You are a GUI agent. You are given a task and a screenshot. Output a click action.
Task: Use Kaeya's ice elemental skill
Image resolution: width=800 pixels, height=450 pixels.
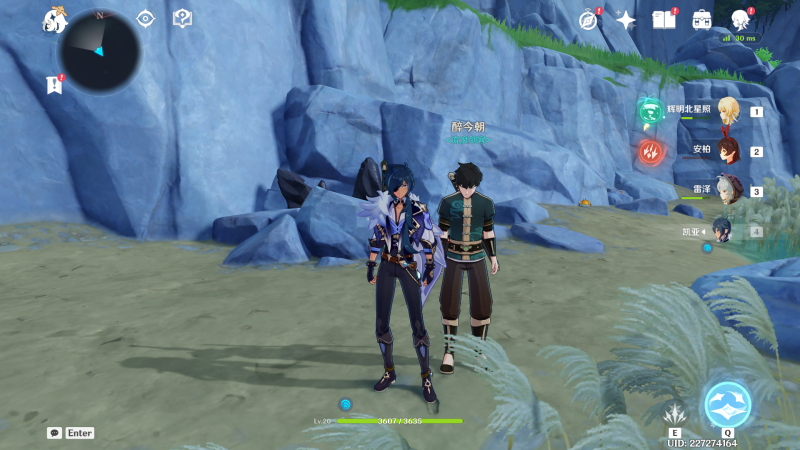point(675,412)
